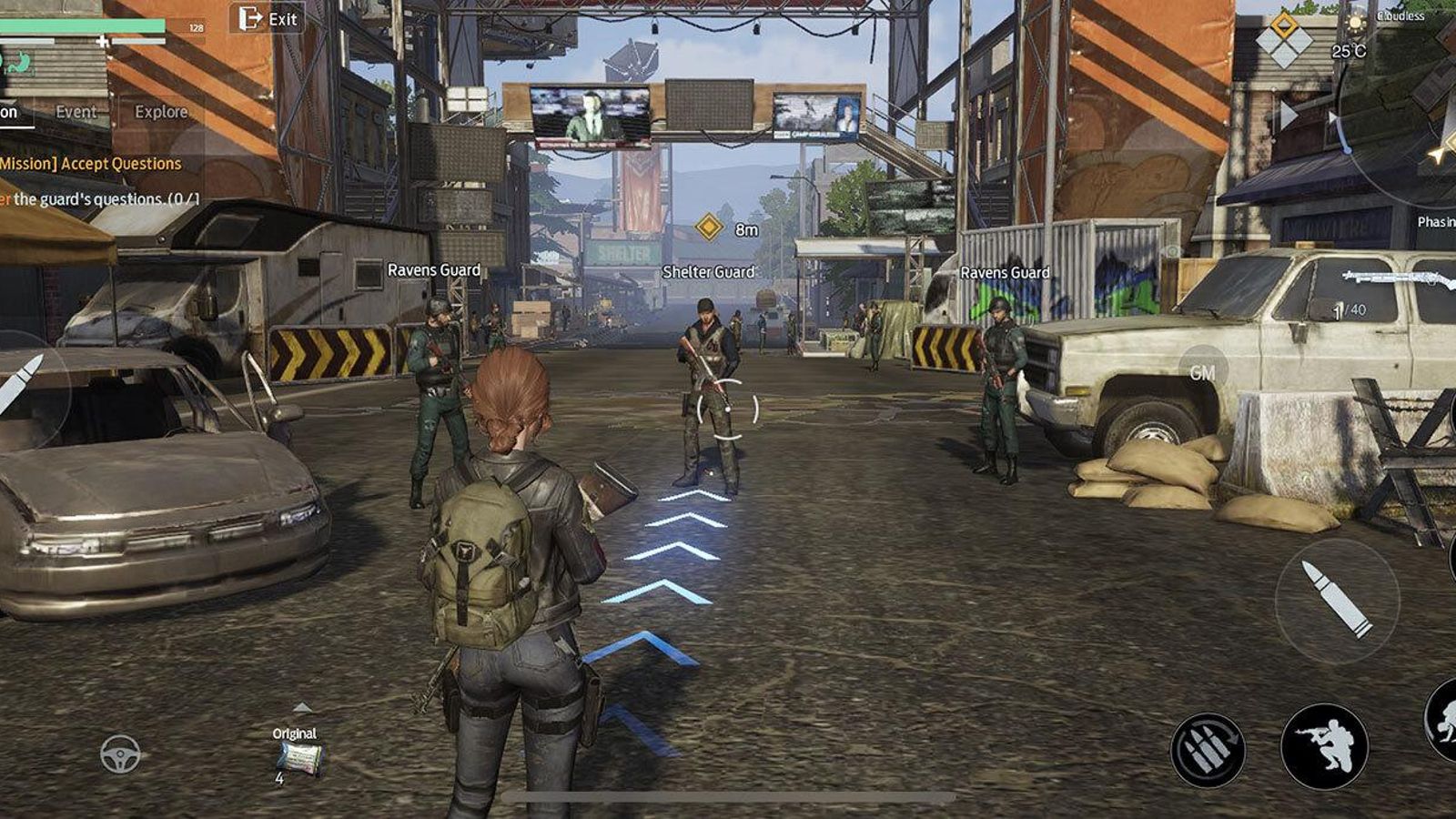
Task: Toggle the crouching soldier stance button
Action: [1324, 746]
